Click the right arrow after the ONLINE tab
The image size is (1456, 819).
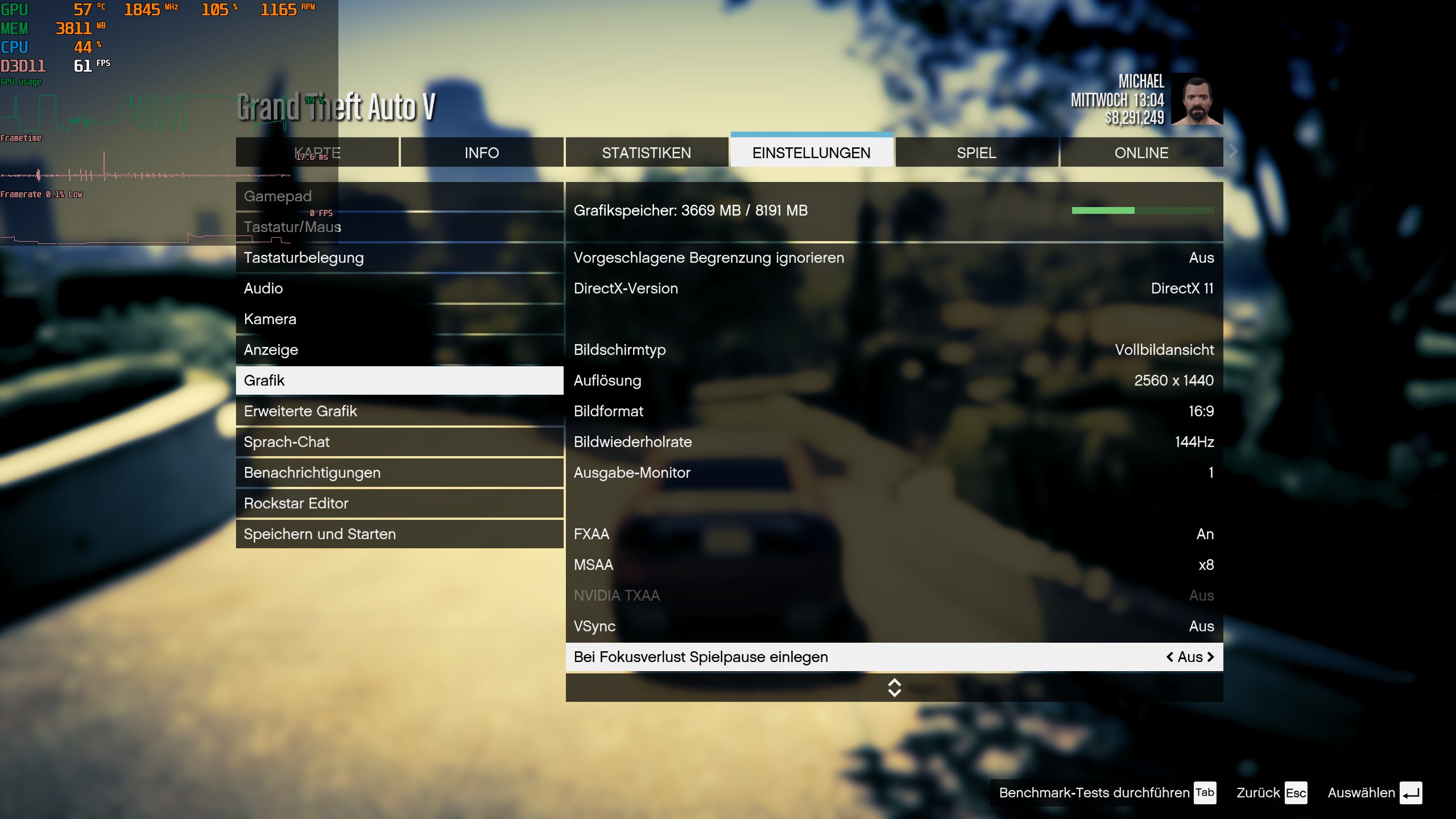[1232, 151]
